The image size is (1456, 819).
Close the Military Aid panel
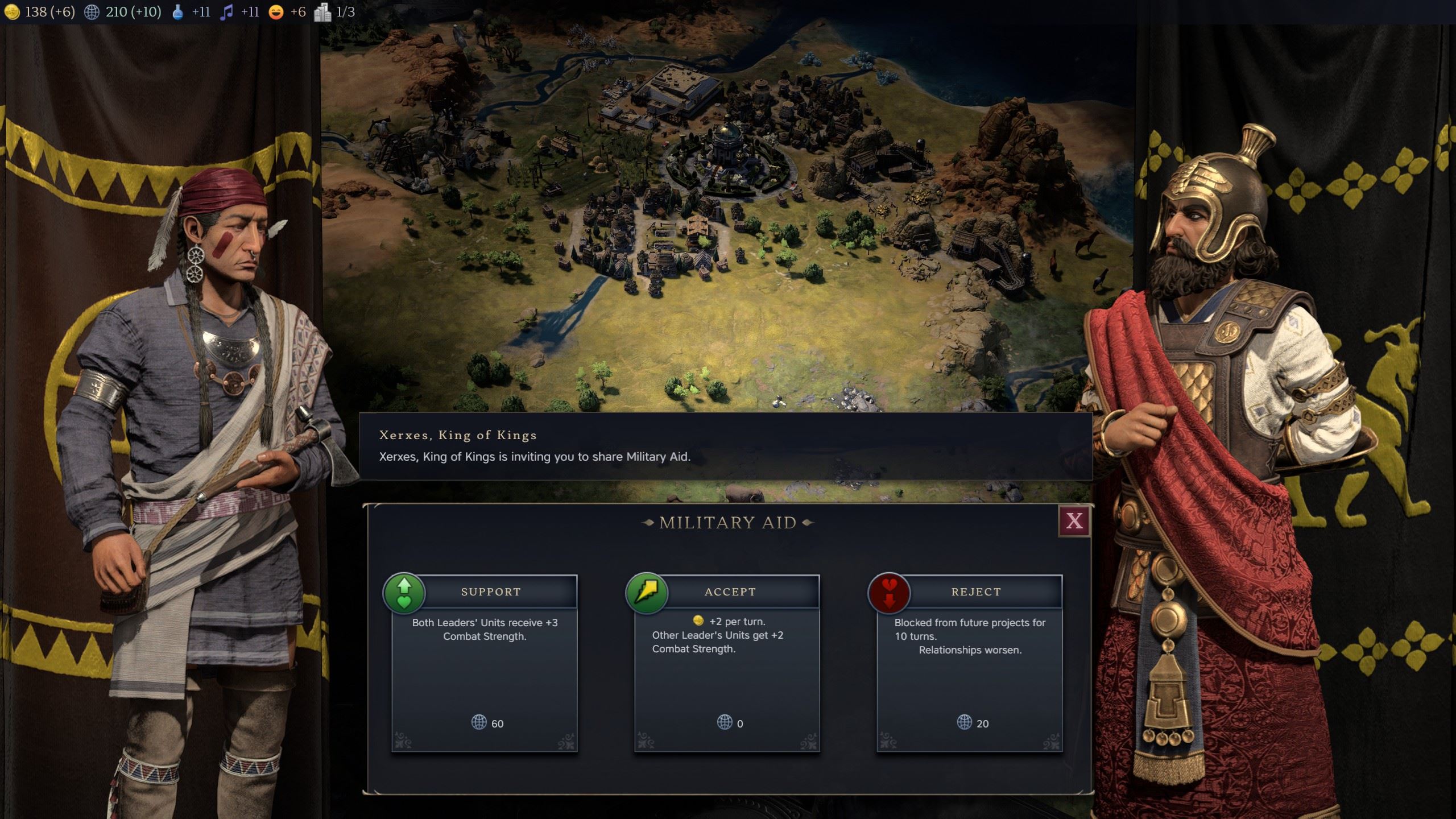coord(1074,521)
